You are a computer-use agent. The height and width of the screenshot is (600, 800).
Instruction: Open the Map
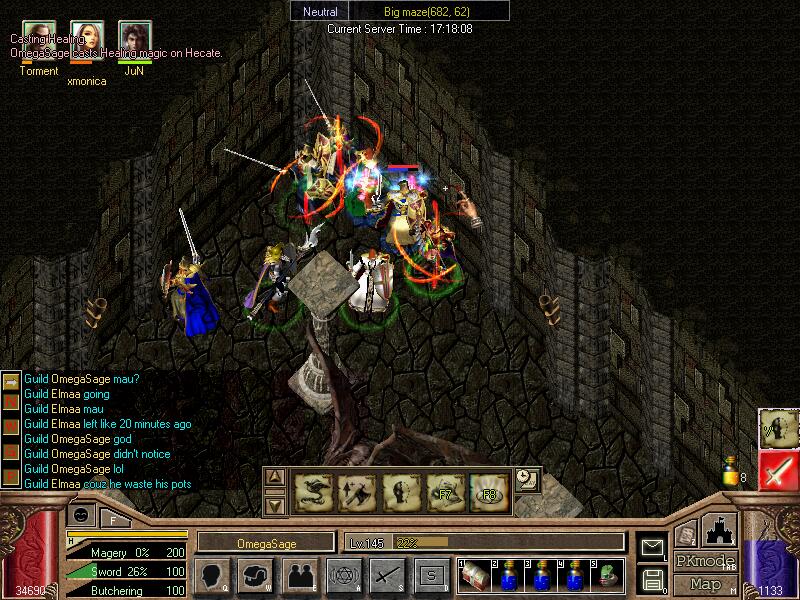coord(706,584)
